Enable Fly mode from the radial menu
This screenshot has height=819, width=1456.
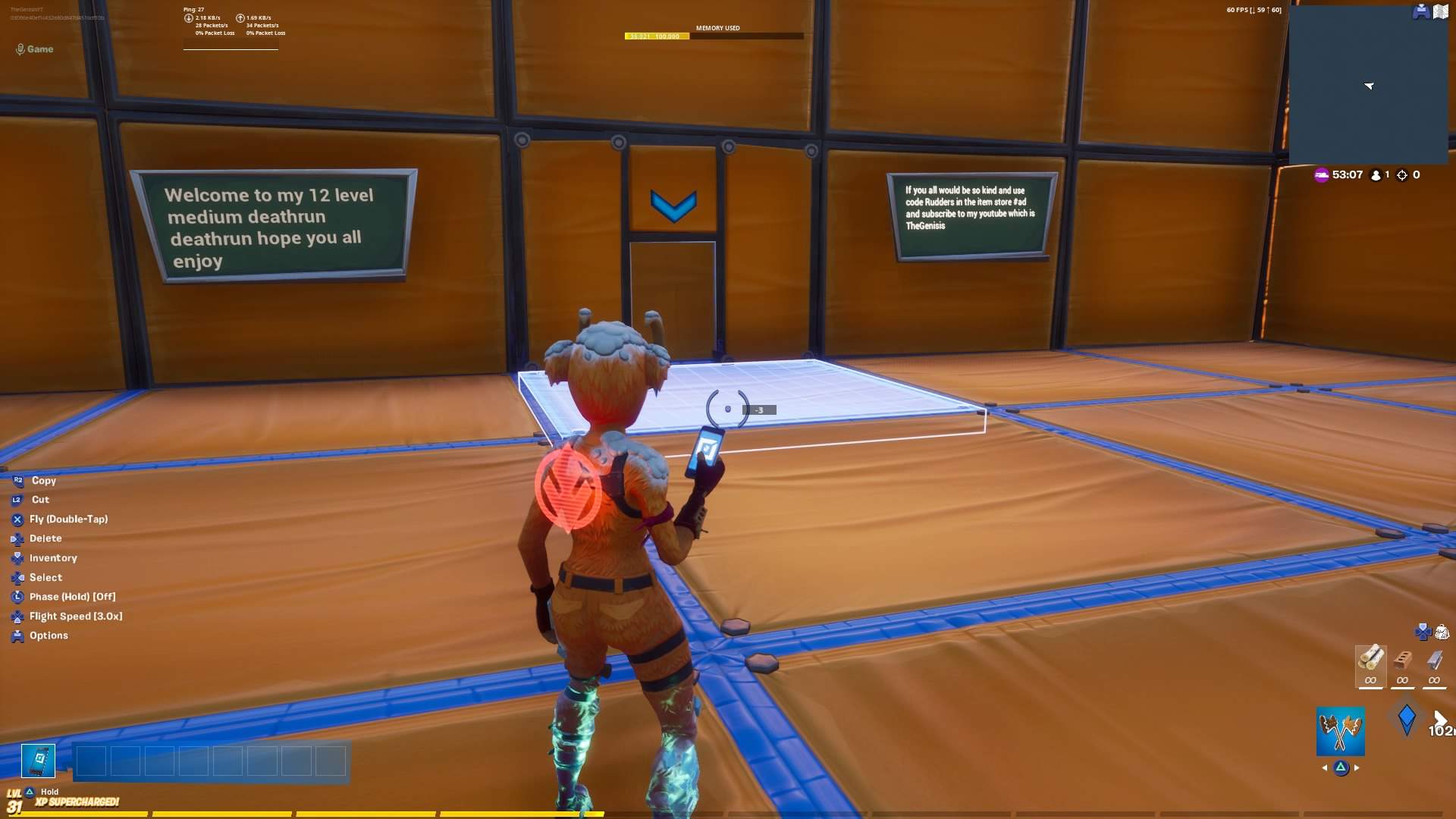coord(70,519)
